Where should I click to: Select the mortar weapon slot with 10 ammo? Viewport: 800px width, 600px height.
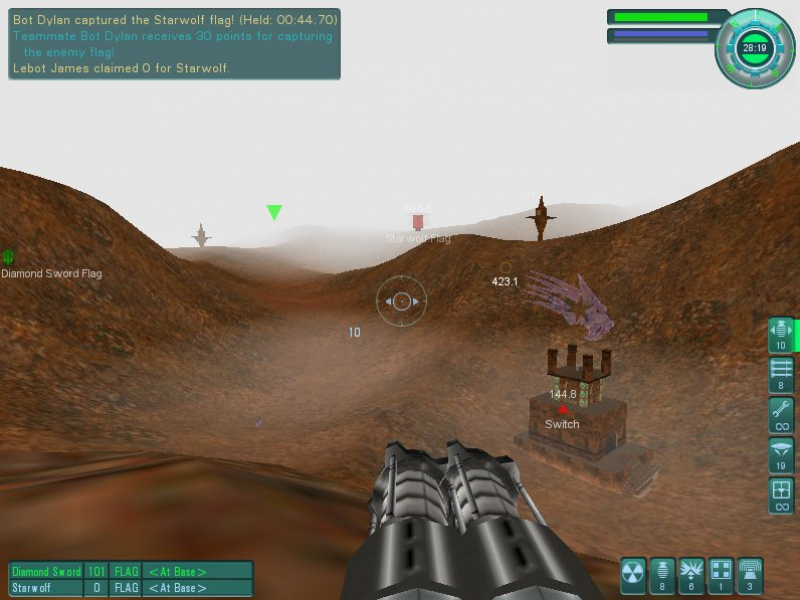click(x=781, y=334)
